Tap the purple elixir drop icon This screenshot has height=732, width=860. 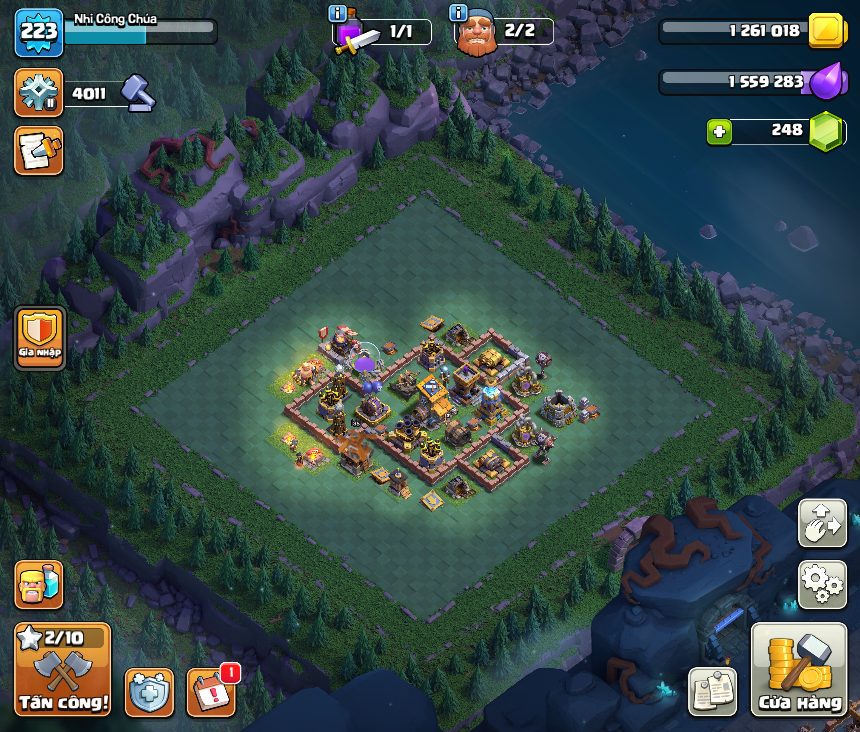[826, 81]
